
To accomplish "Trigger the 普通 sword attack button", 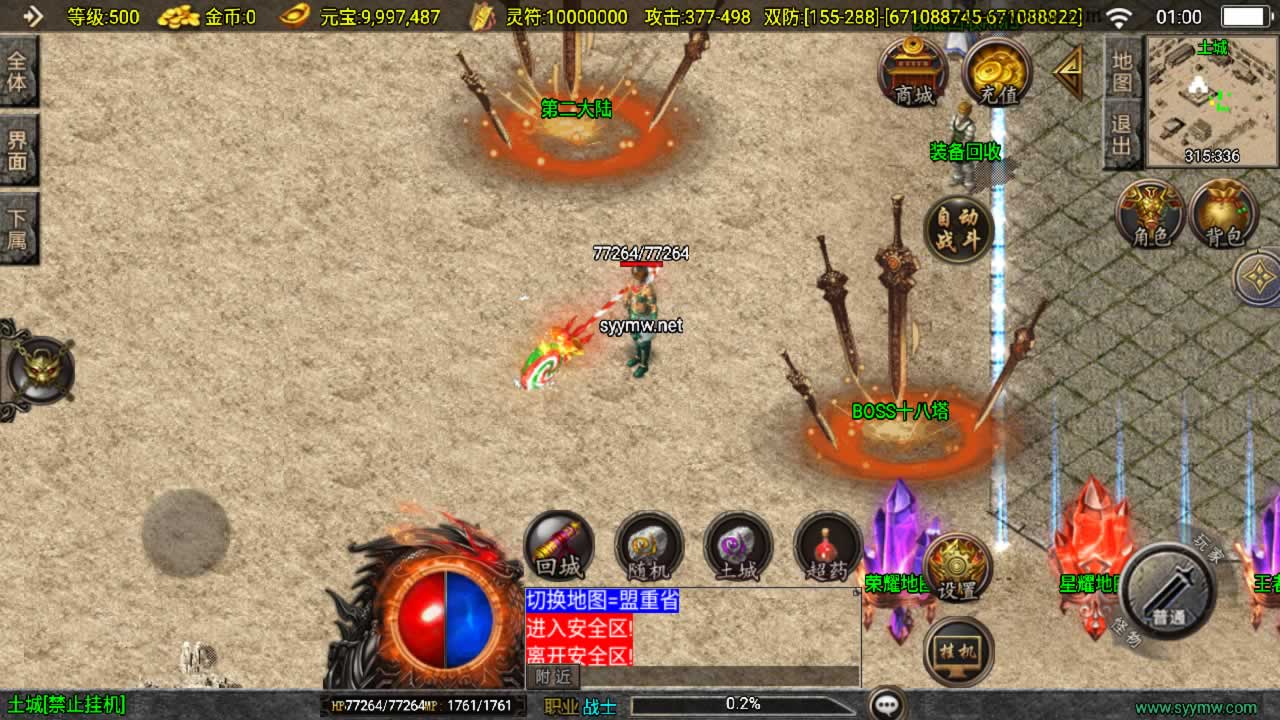I will (1169, 590).
